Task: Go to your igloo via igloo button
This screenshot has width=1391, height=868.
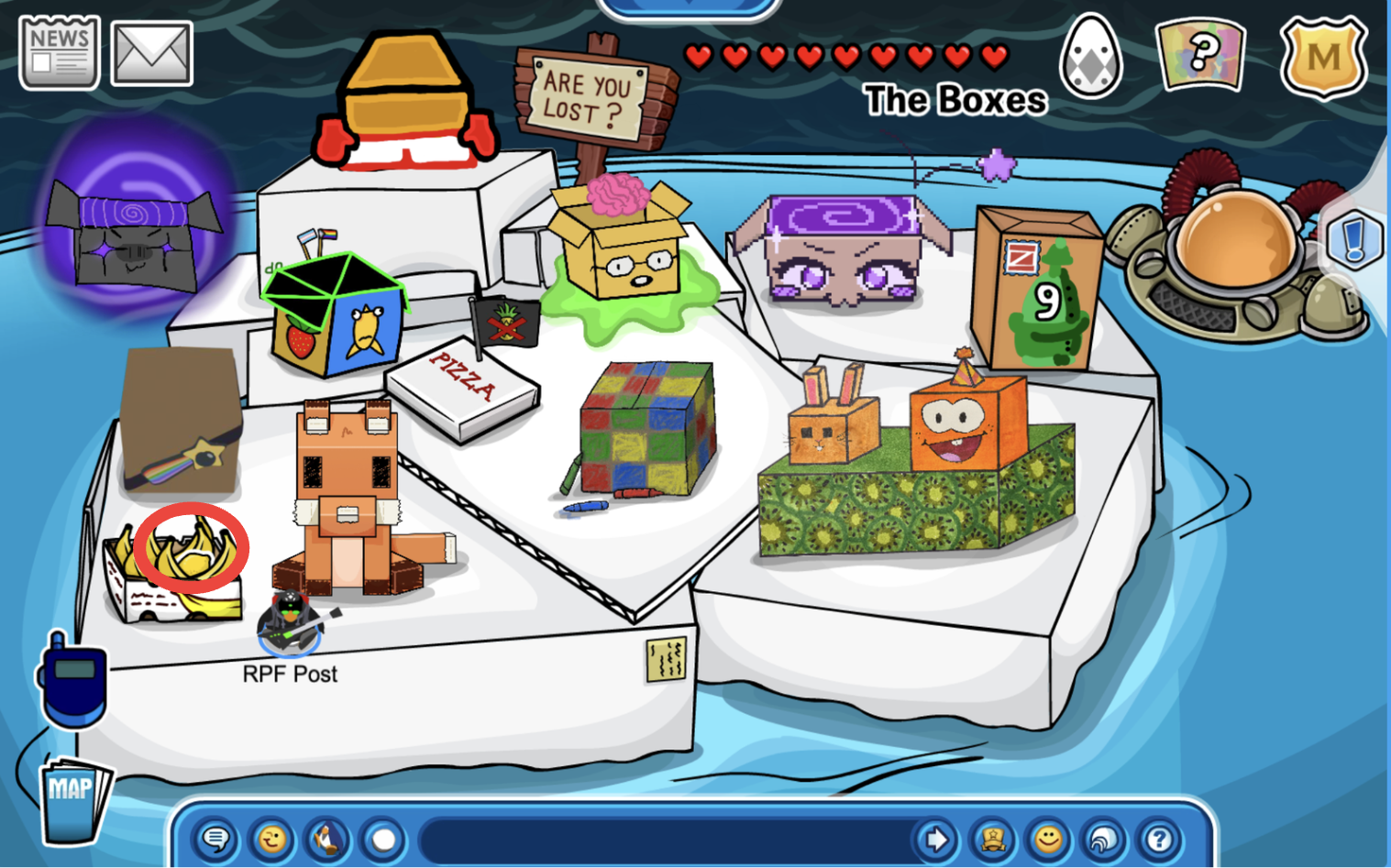Action: pos(1104,839)
